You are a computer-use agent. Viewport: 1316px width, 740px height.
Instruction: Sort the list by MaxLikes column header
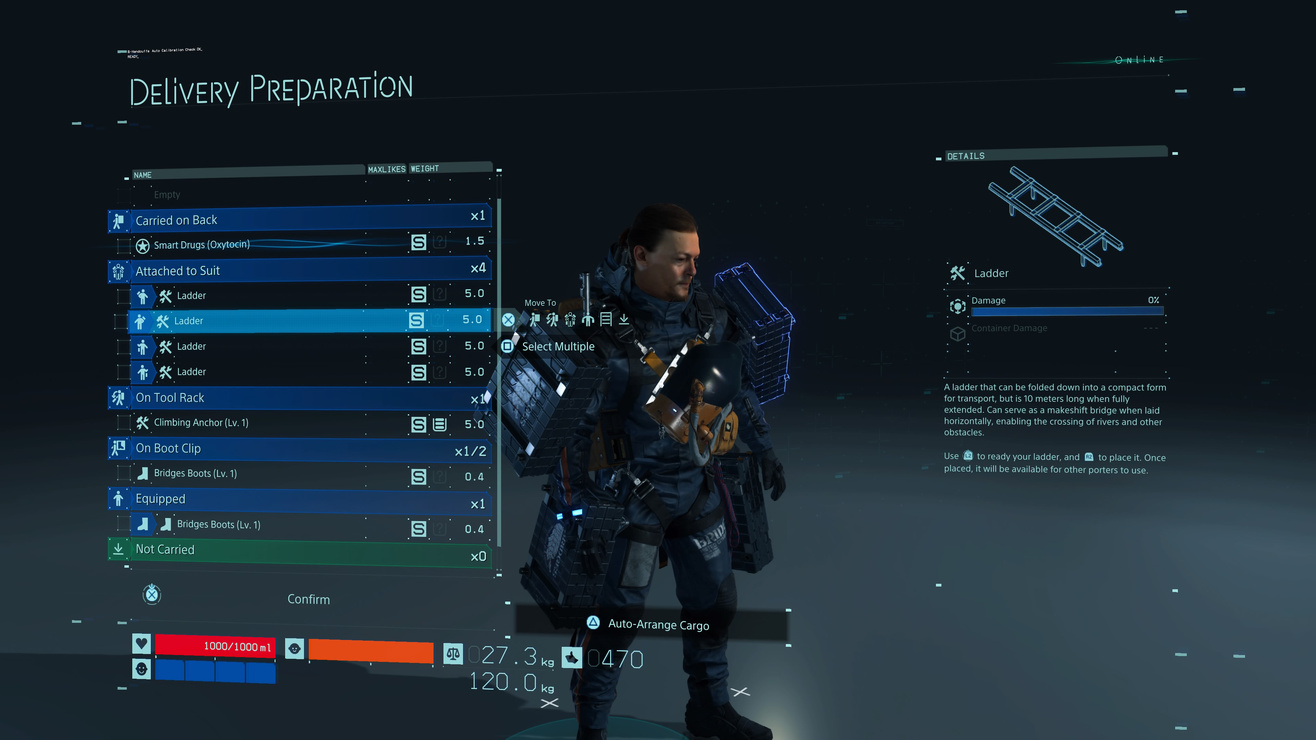386,169
